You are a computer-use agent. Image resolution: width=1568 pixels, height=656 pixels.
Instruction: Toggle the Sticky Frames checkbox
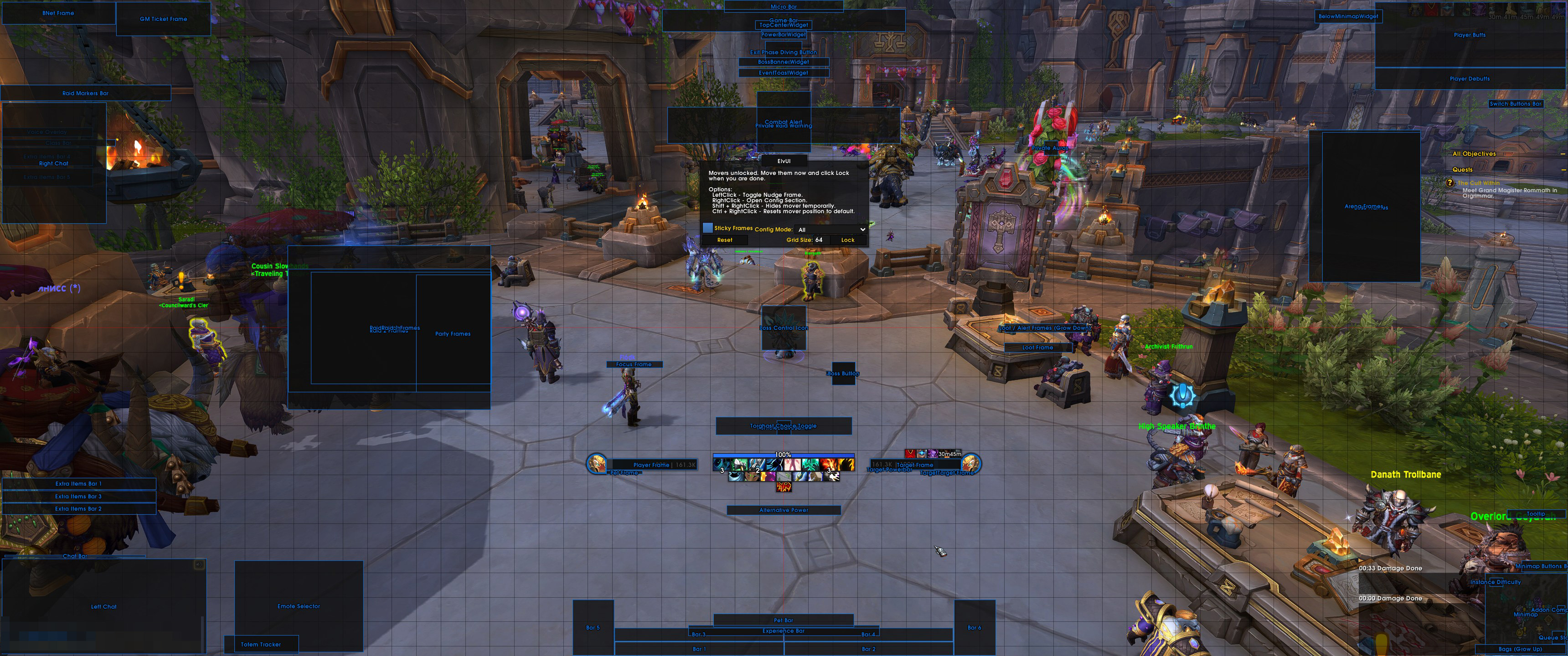click(707, 228)
